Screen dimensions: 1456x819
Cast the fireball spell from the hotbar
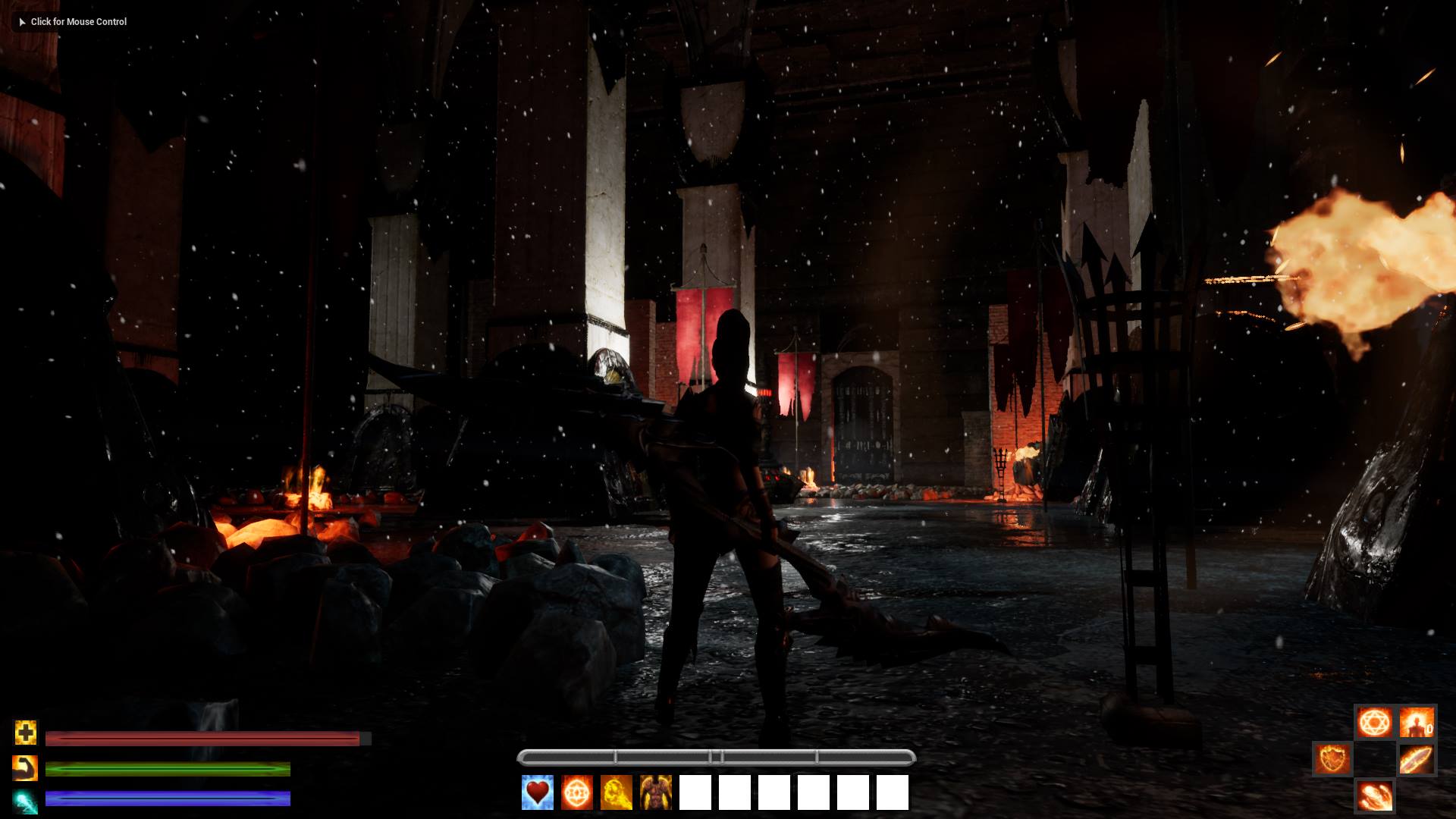[x=616, y=793]
